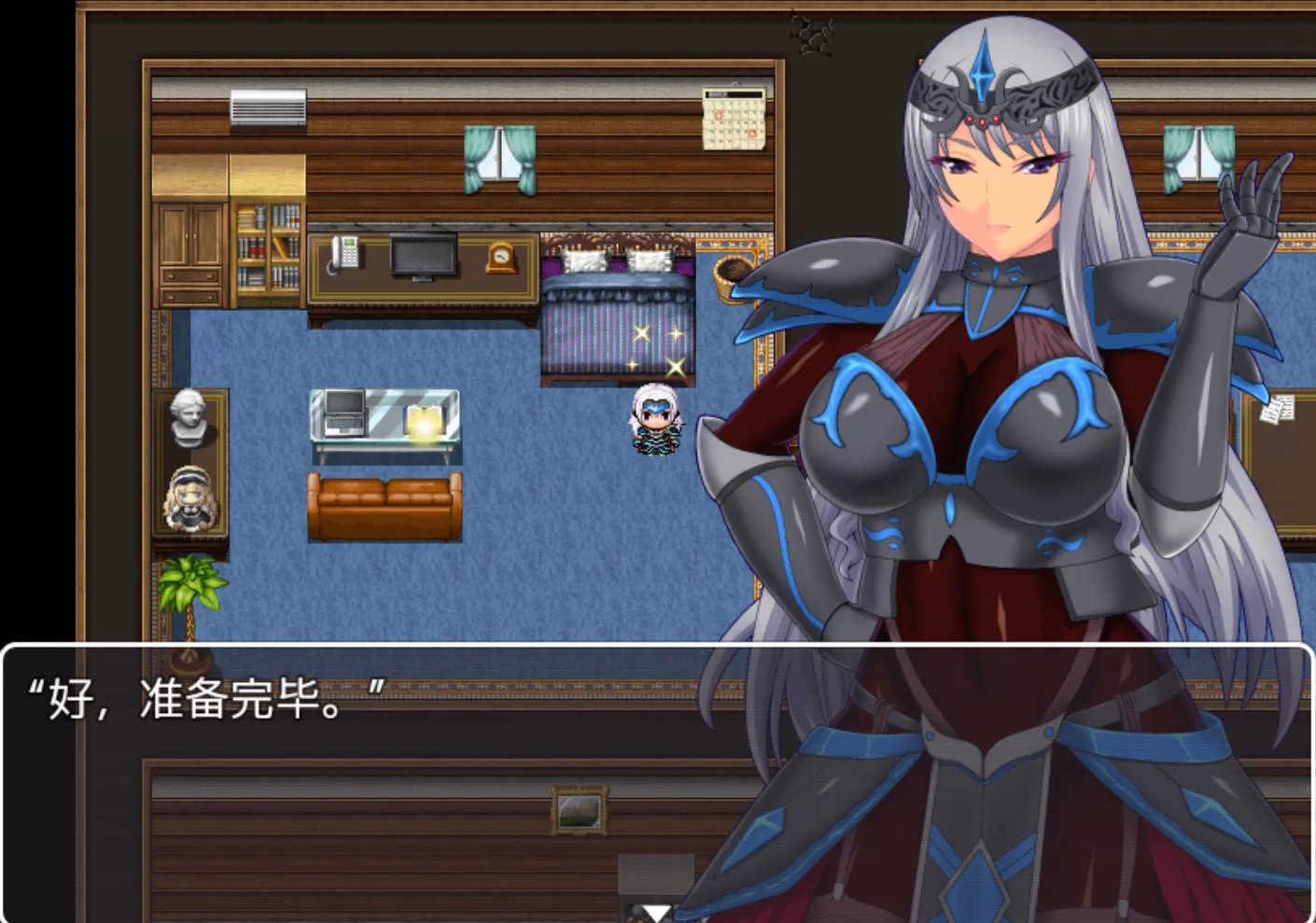Viewport: 1316px width, 923px height.
Task: Click the blonde girl portrait frame
Action: click(189, 497)
